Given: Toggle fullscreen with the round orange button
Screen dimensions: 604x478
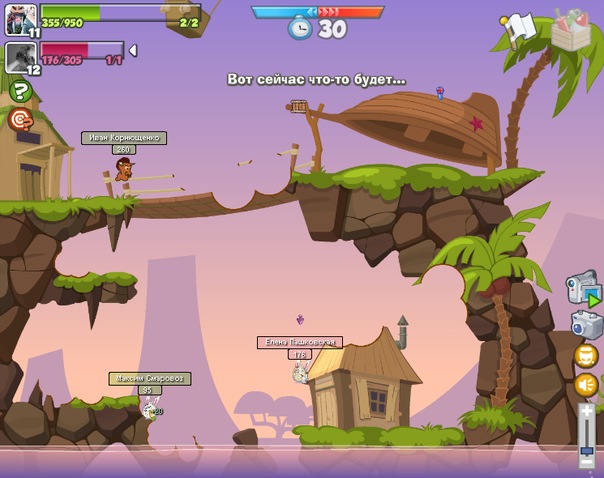Looking at the screenshot, I should point(586,356).
